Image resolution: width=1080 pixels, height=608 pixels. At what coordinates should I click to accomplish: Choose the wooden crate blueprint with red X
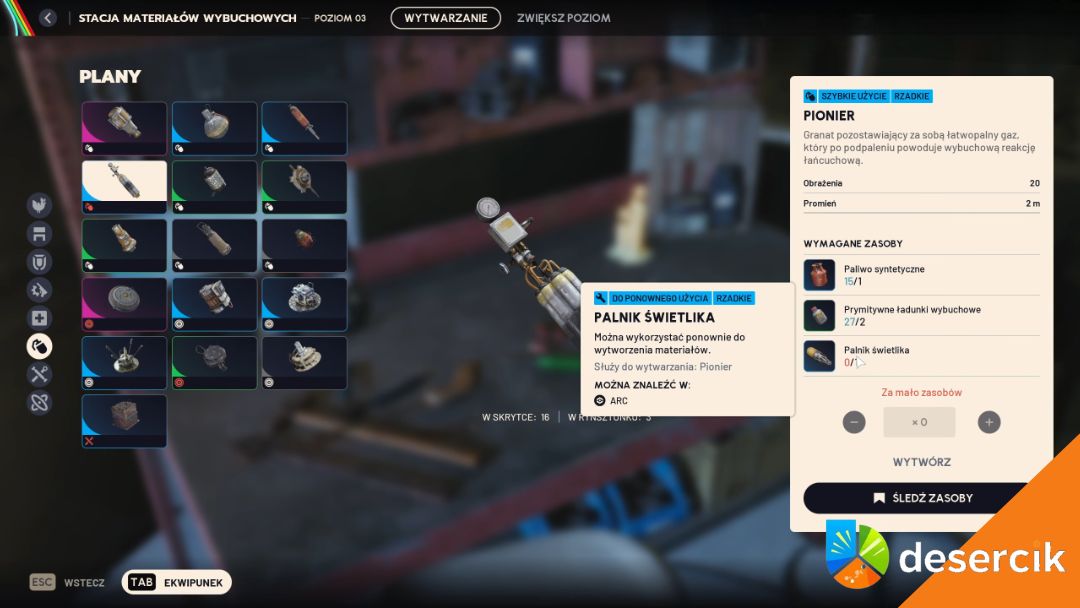124,421
